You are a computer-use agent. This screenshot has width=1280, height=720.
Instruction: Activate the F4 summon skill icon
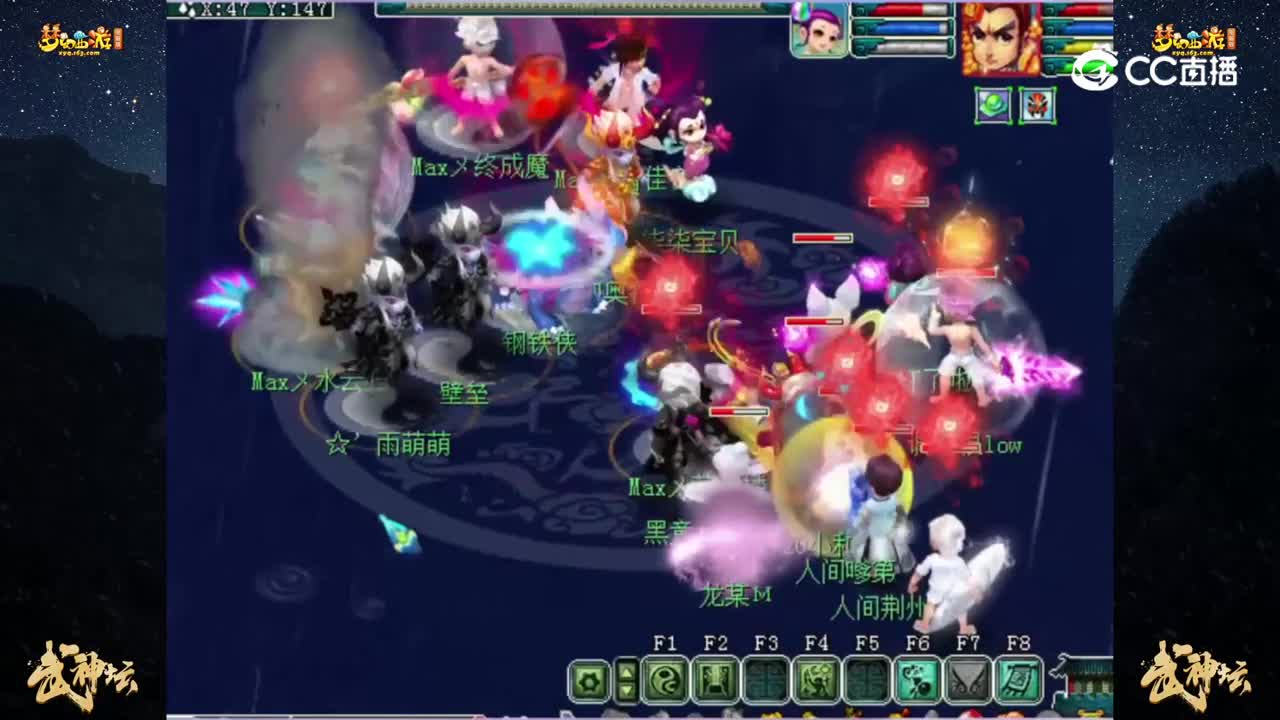coord(818,680)
